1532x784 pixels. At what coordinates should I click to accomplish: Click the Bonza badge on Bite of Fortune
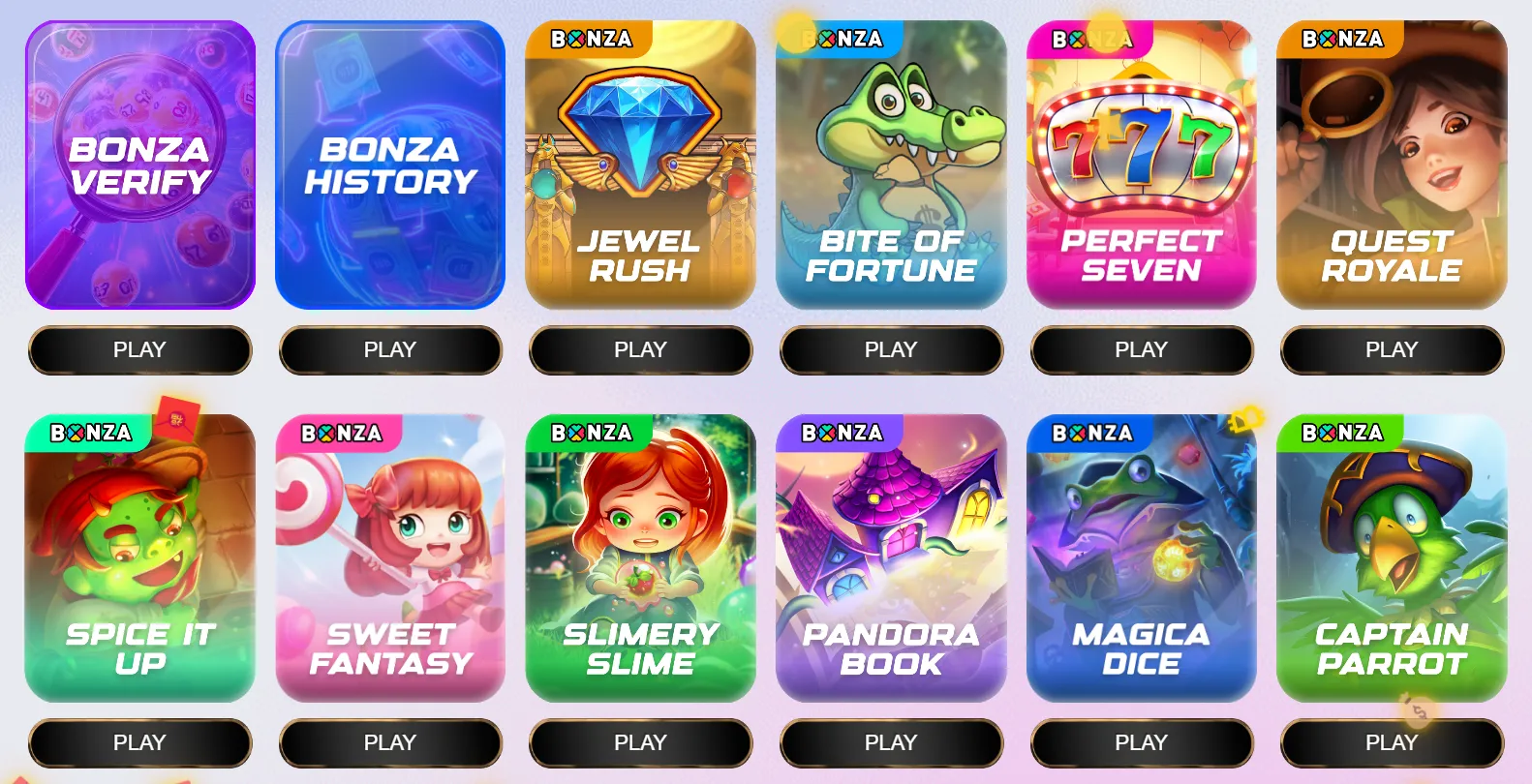843,39
